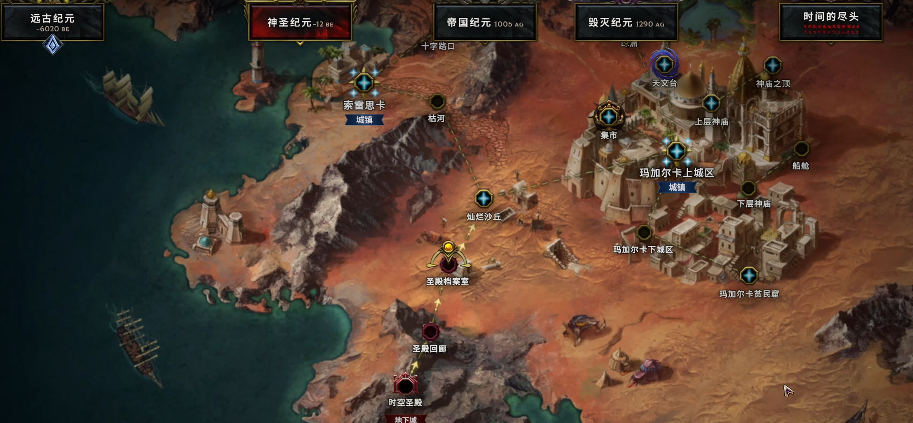Pick the 神庙之顶 waypoint

tap(772, 66)
